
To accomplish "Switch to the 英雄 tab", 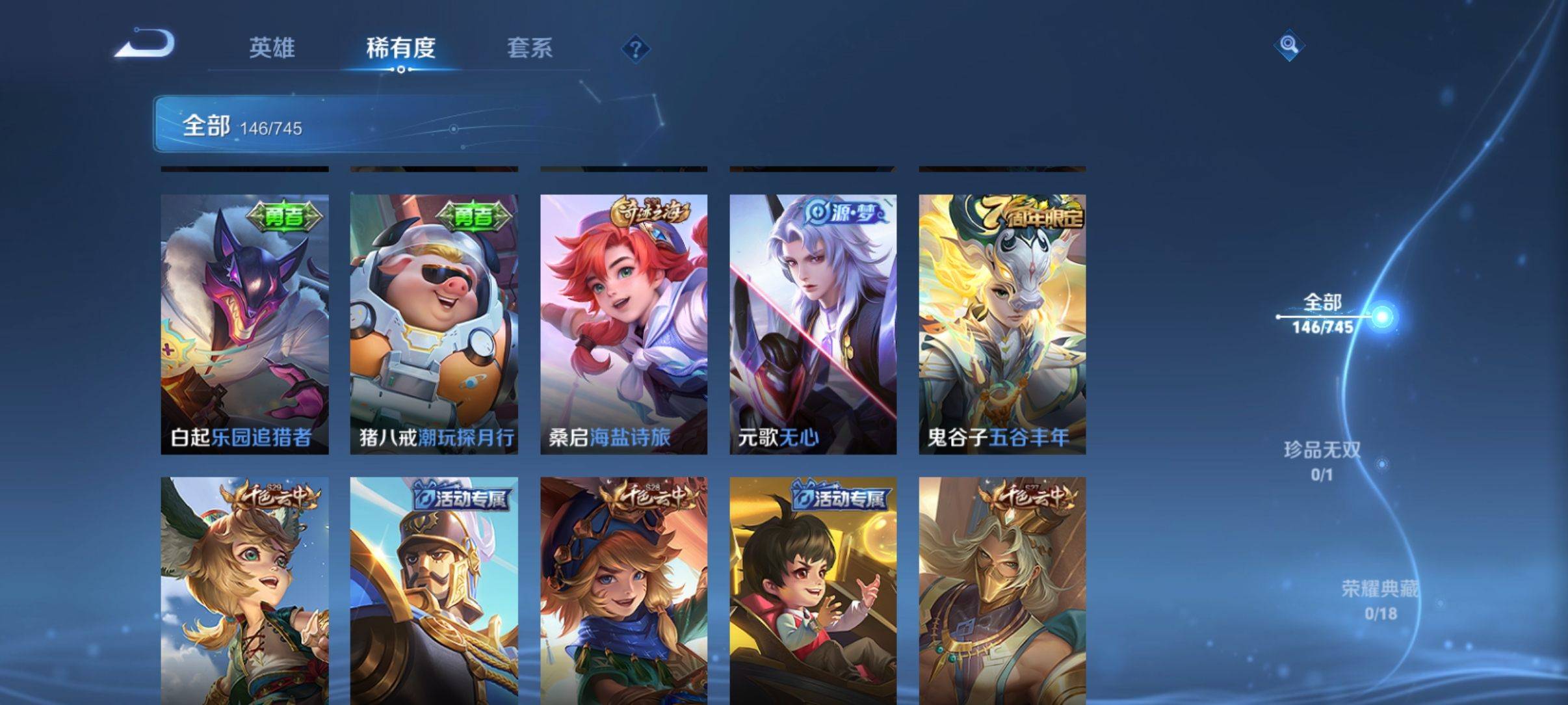I will click(272, 47).
